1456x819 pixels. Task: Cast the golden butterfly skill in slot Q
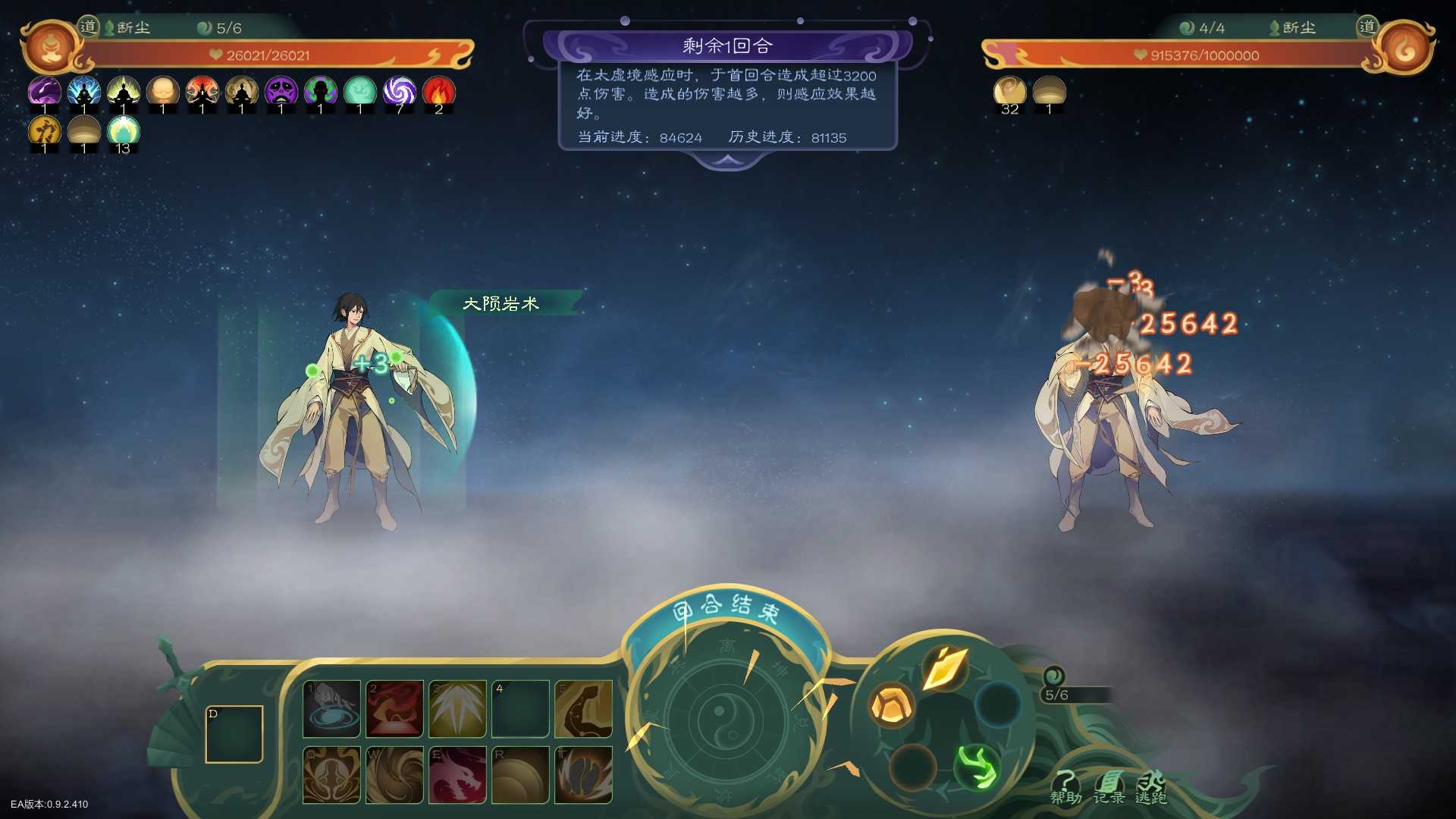331,775
